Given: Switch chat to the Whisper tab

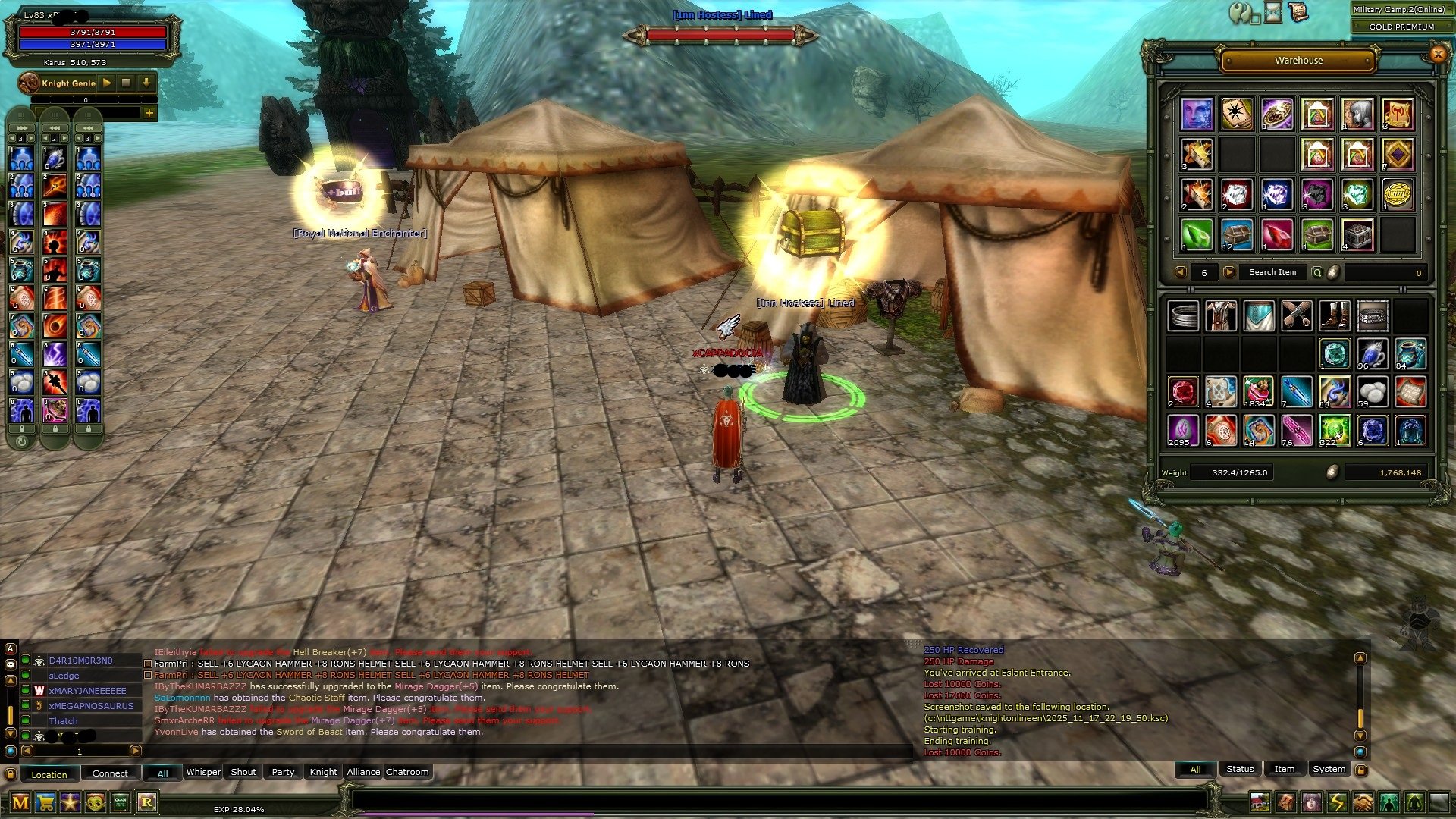Looking at the screenshot, I should pos(203,772).
